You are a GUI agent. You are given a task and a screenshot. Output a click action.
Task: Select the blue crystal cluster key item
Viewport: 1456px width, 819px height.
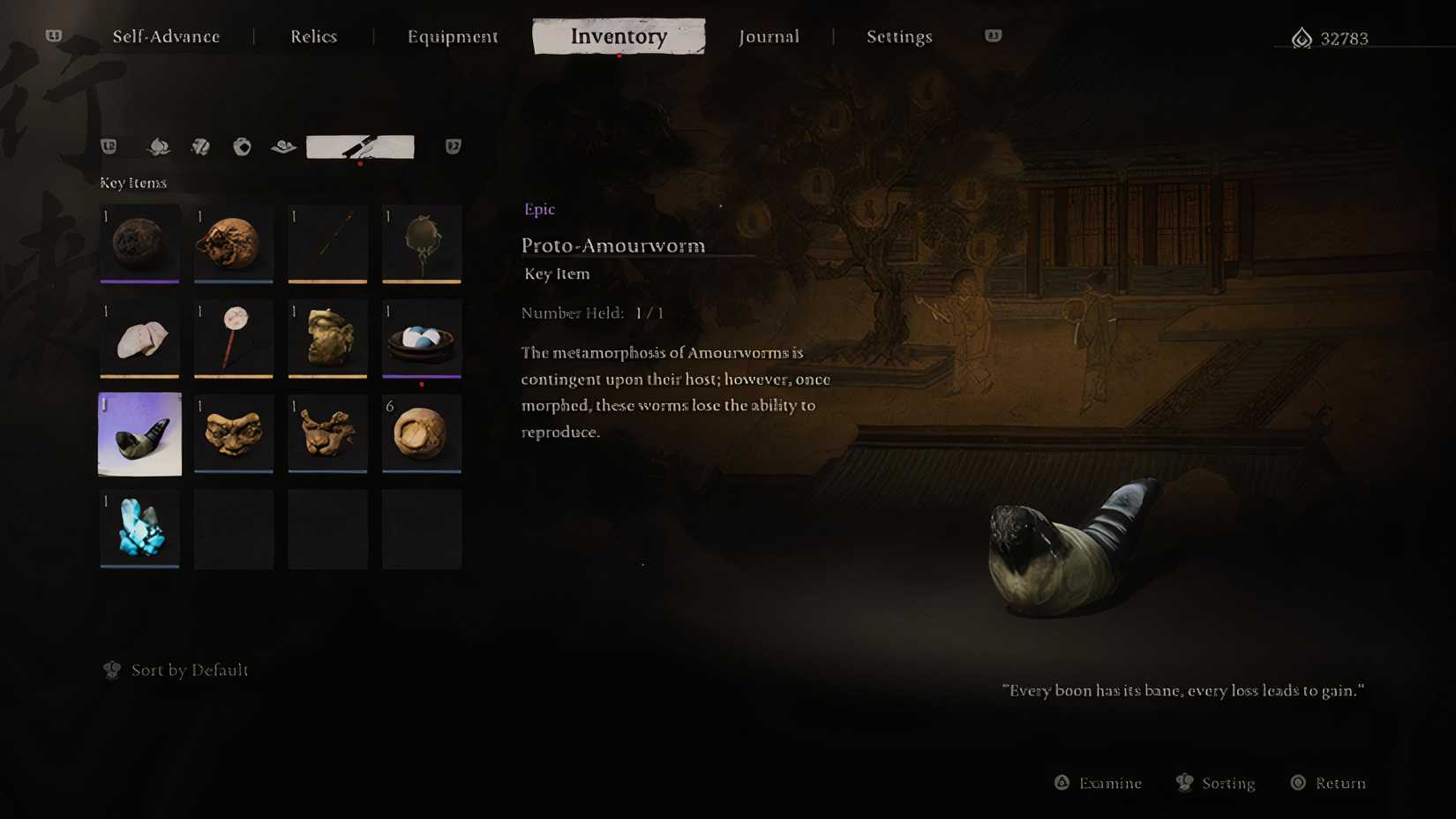pos(139,528)
